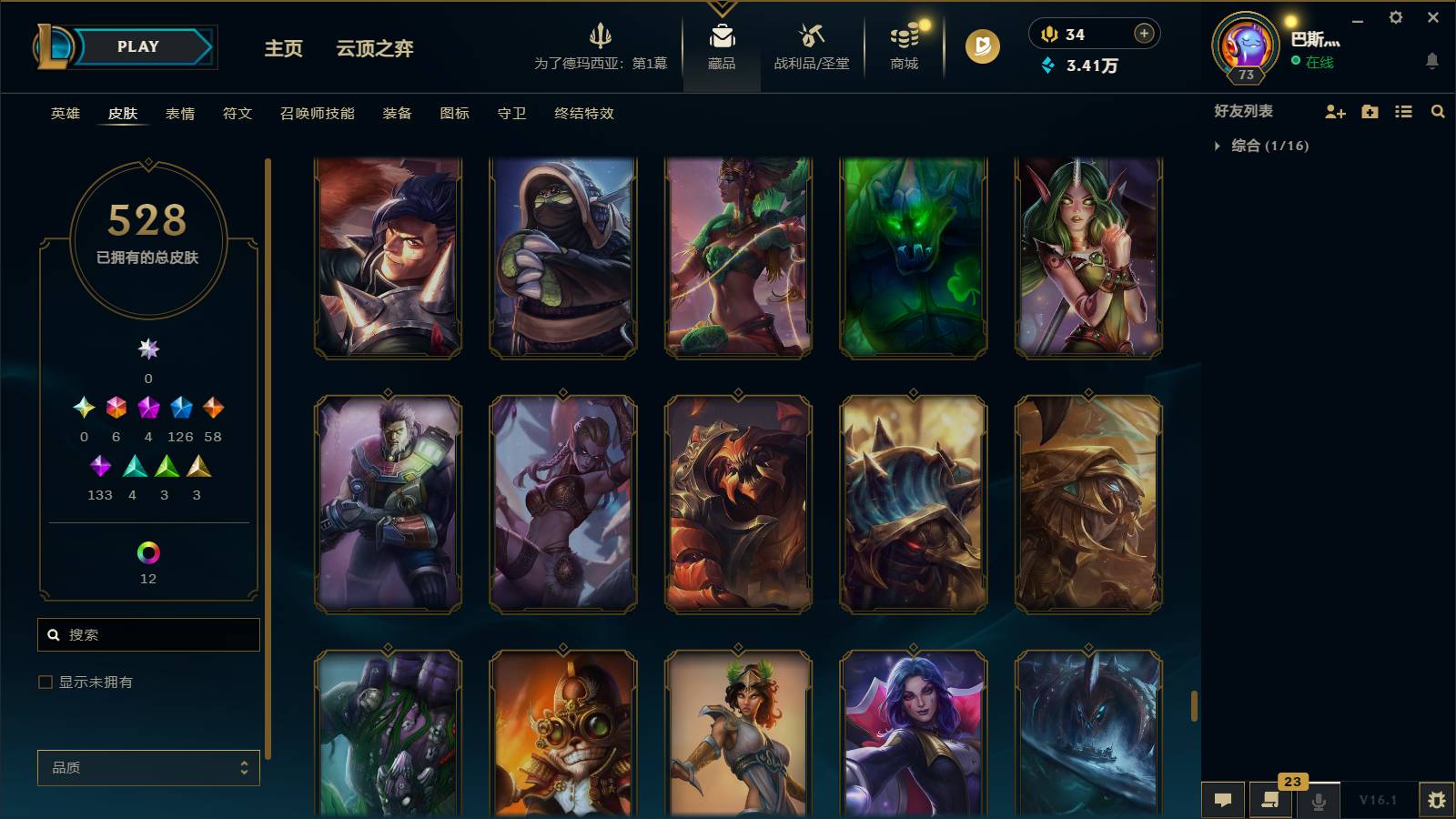Click the voice chat microphone icon
The height and width of the screenshot is (819, 1456).
[x=1318, y=801]
